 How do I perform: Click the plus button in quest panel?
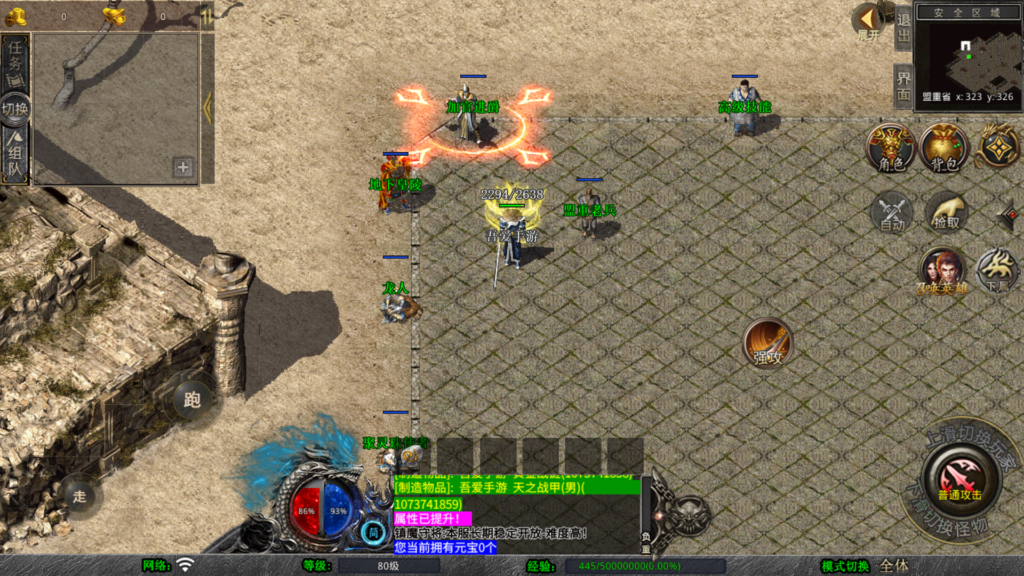(x=183, y=167)
